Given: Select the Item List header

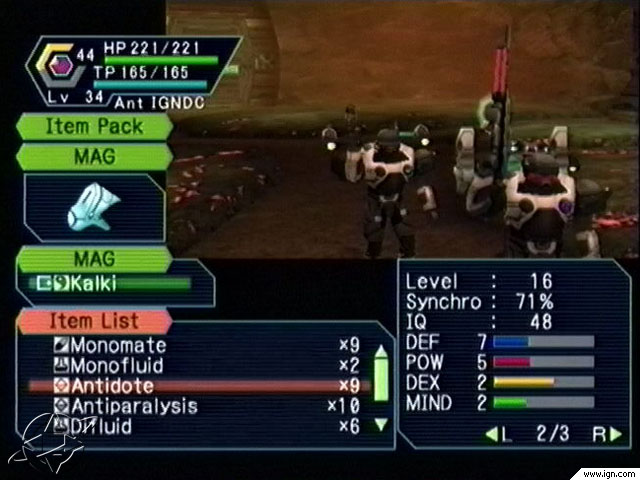Looking at the screenshot, I should click(92, 322).
